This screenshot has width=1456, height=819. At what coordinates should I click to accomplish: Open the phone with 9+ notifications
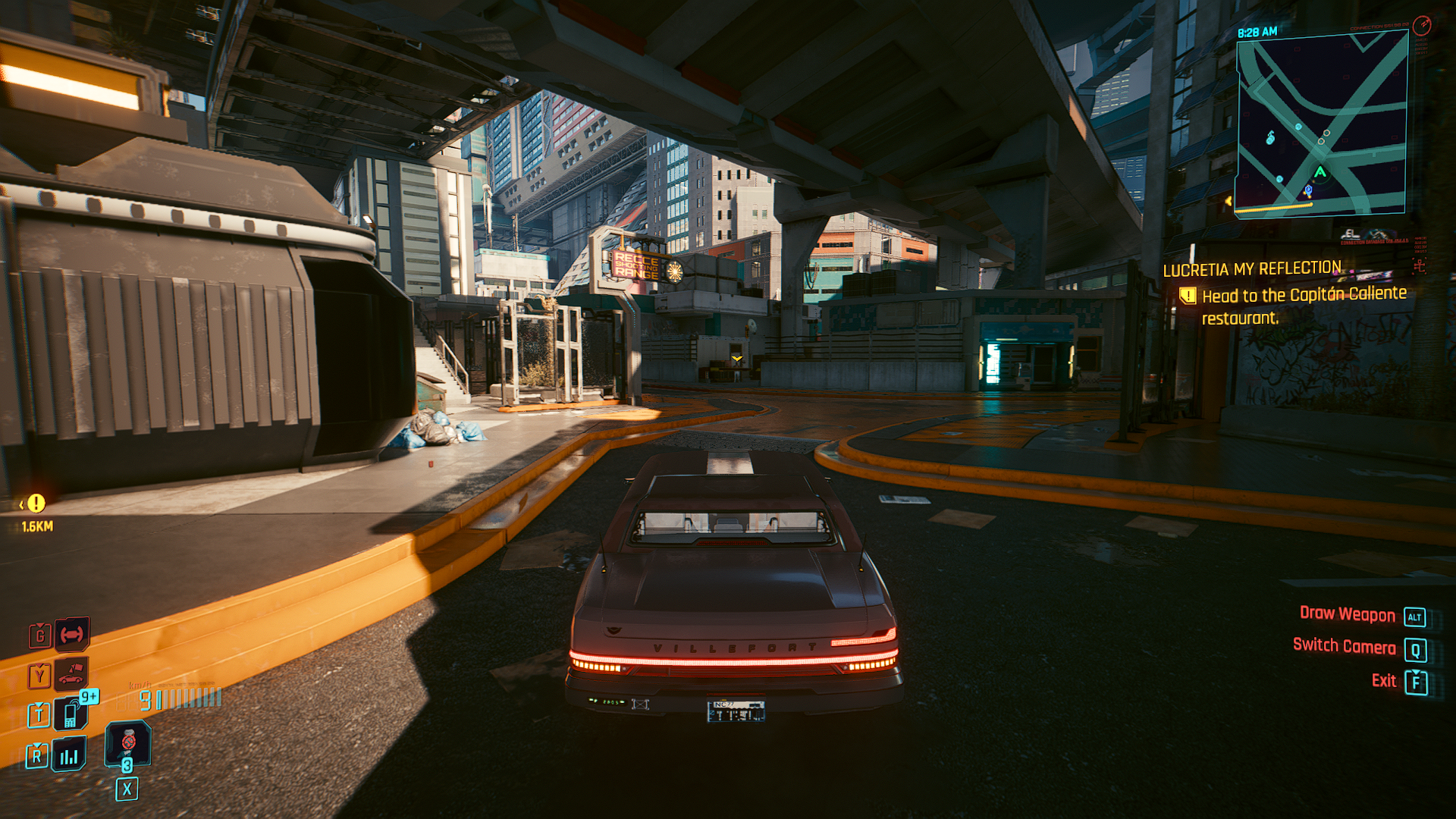click(71, 714)
